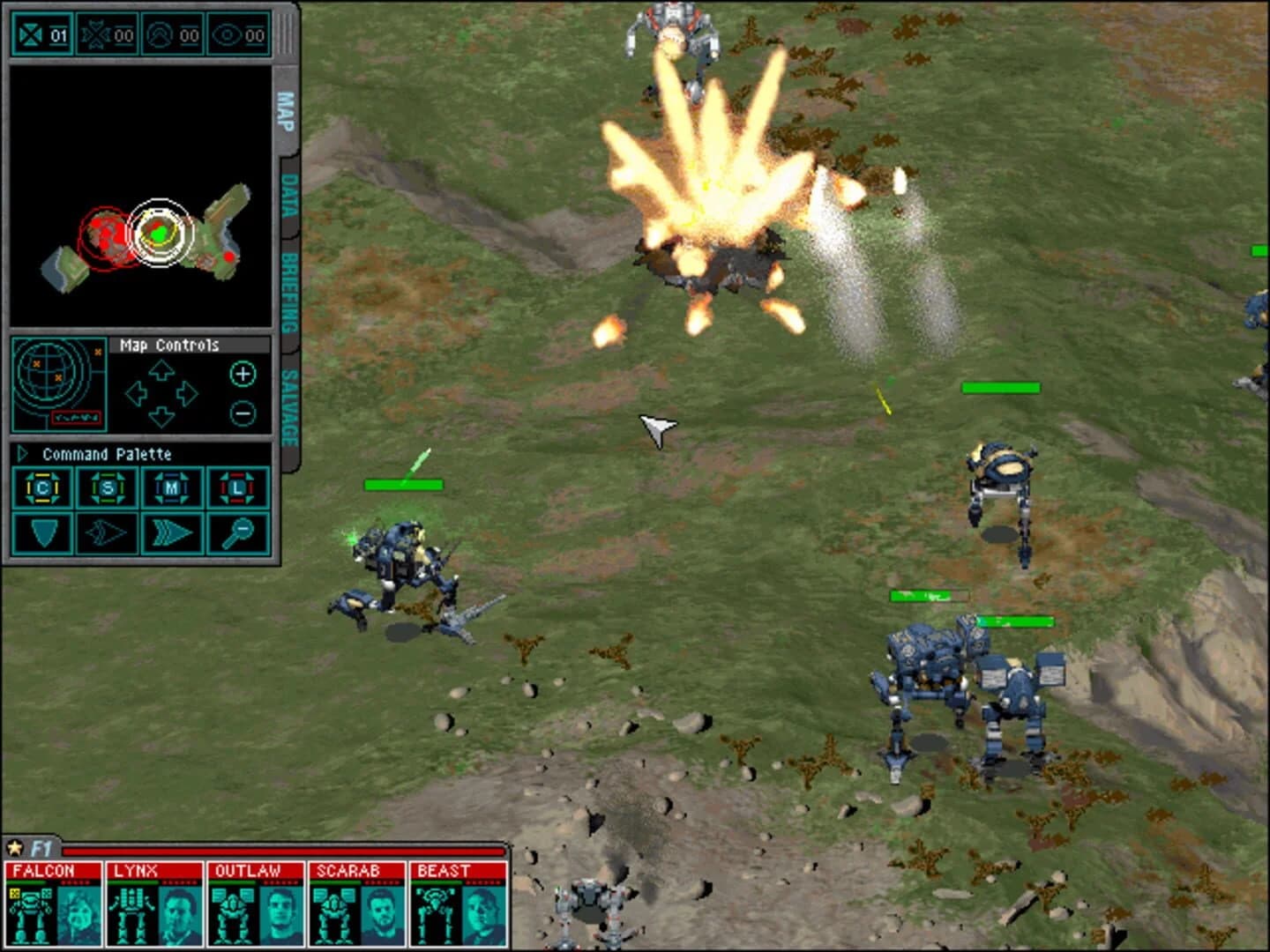
Task: Toggle the walk-speed movement icon
Action: point(104,532)
